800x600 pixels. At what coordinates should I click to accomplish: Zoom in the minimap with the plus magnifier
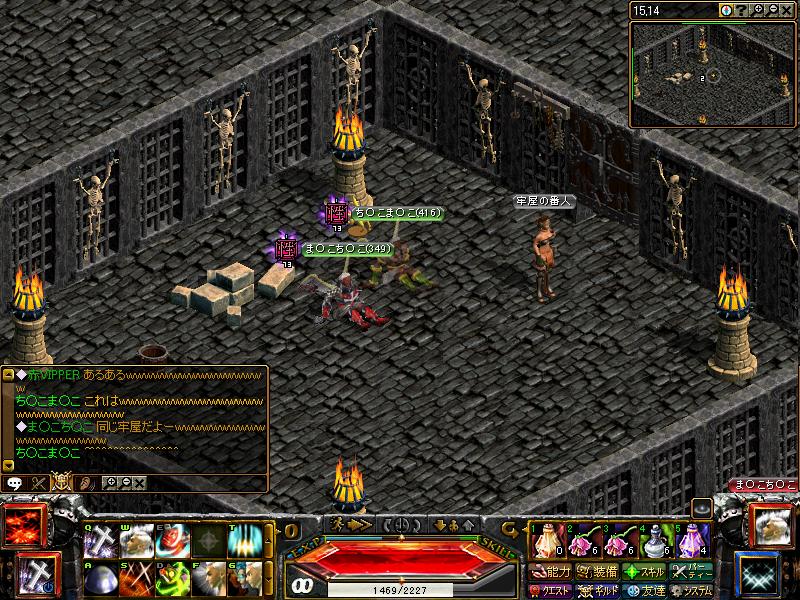758,10
